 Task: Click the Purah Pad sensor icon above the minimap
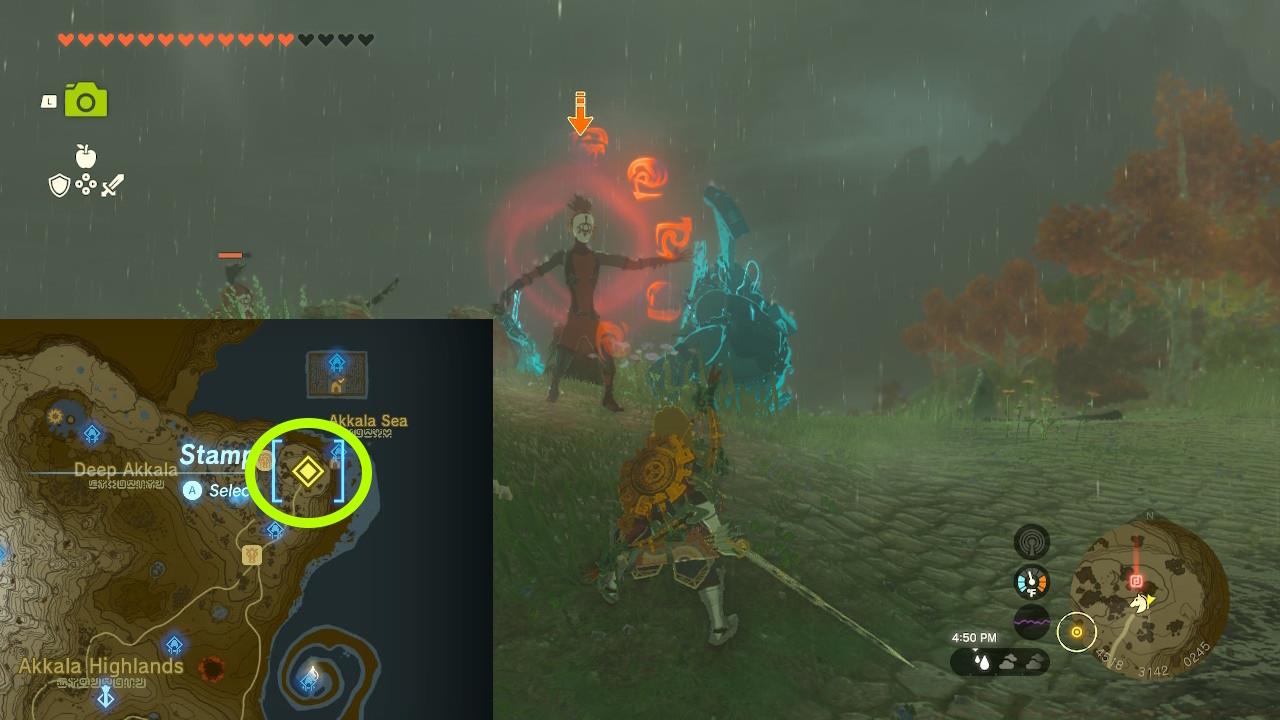pos(1033,540)
